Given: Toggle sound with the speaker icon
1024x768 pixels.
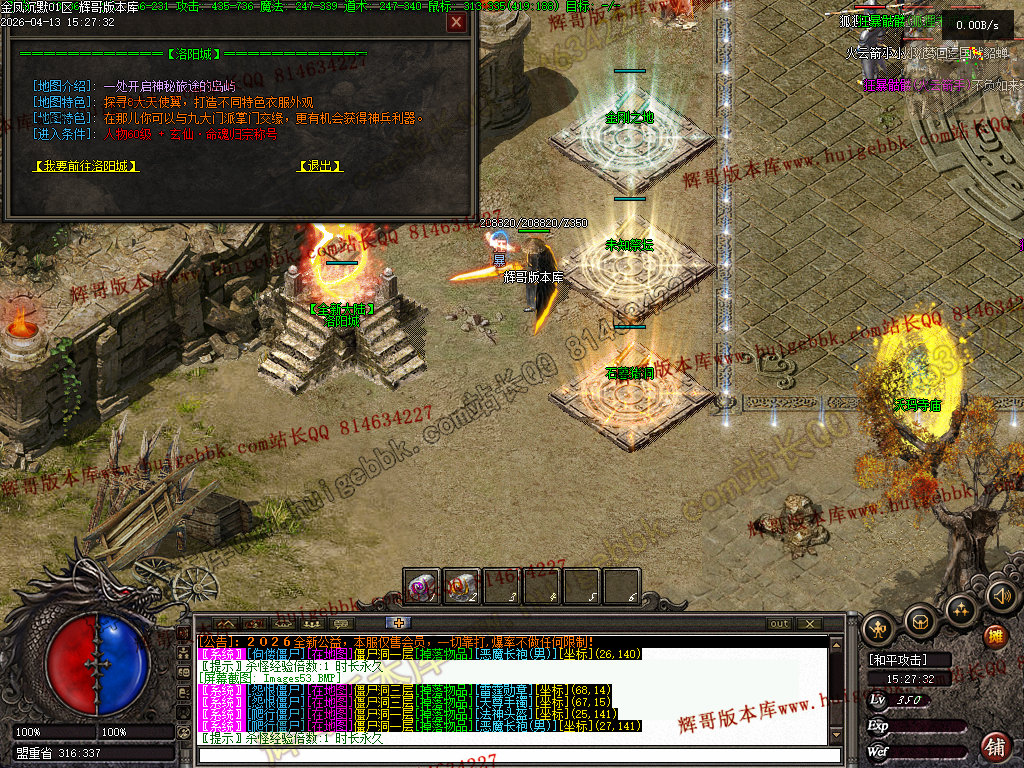Looking at the screenshot, I should (1001, 597).
